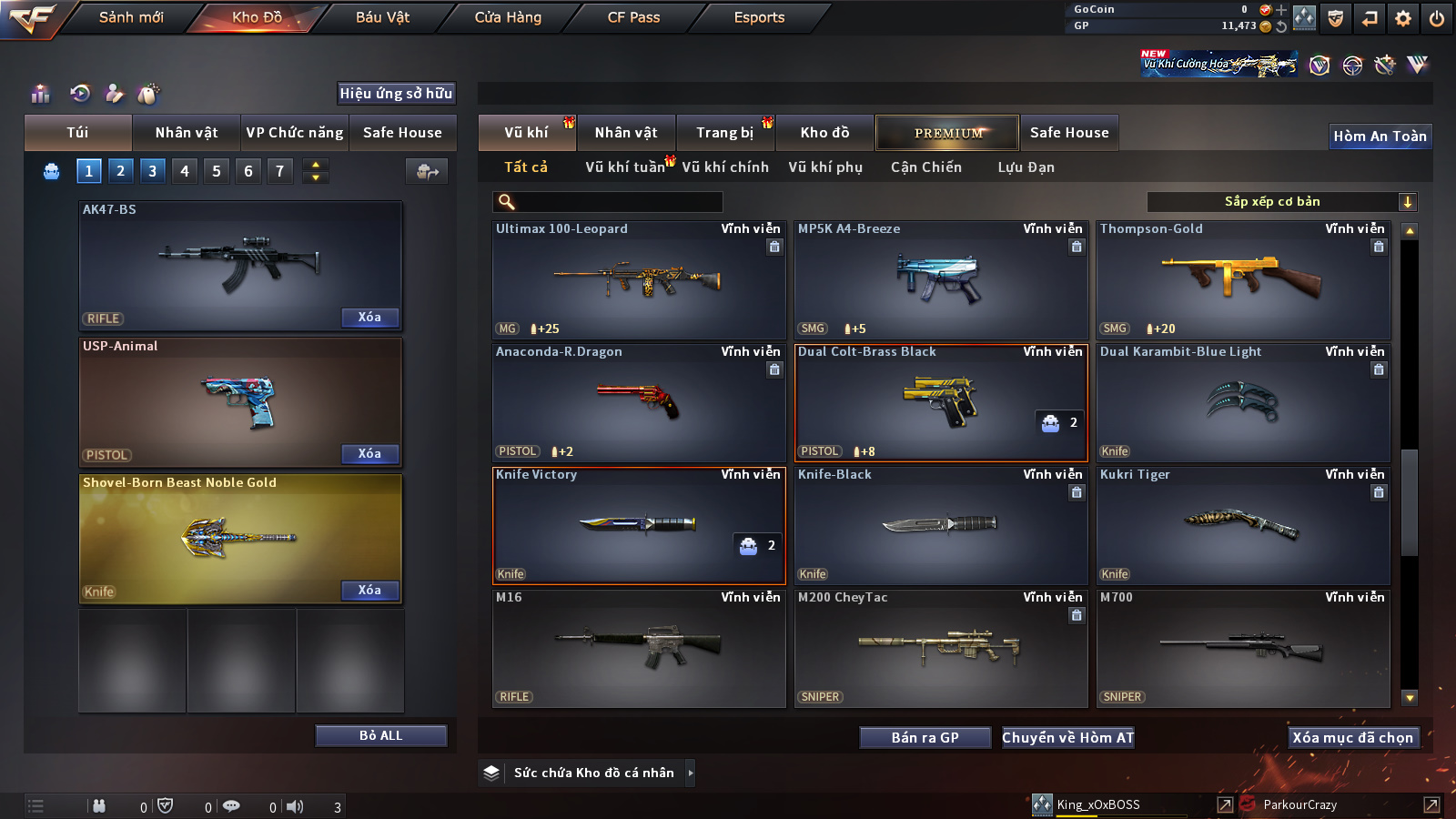Viewport: 1456px width, 819px height.
Task: Open the Hòm An Toàn safe box
Action: (1380, 136)
